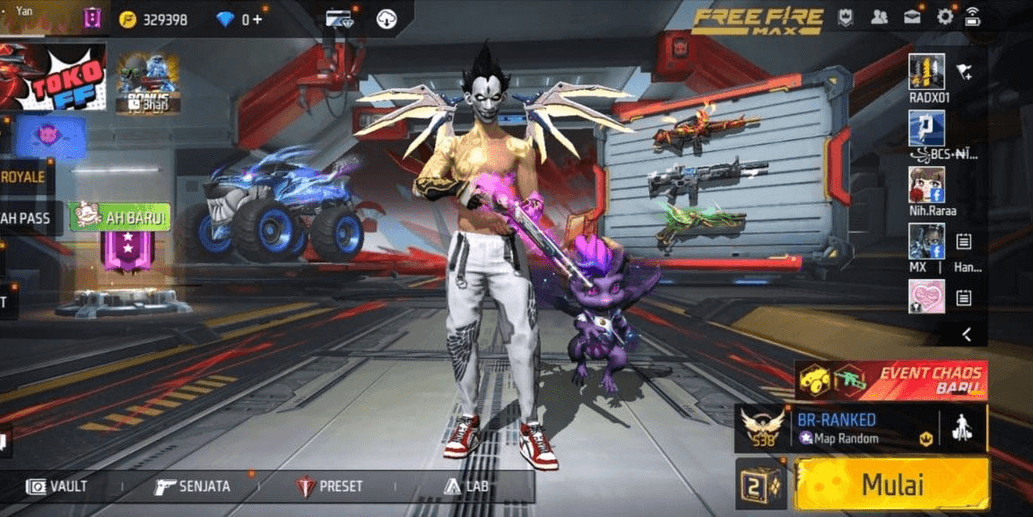The height and width of the screenshot is (517, 1033).
Task: Open the Toko FF shop banner
Action: (x=52, y=75)
